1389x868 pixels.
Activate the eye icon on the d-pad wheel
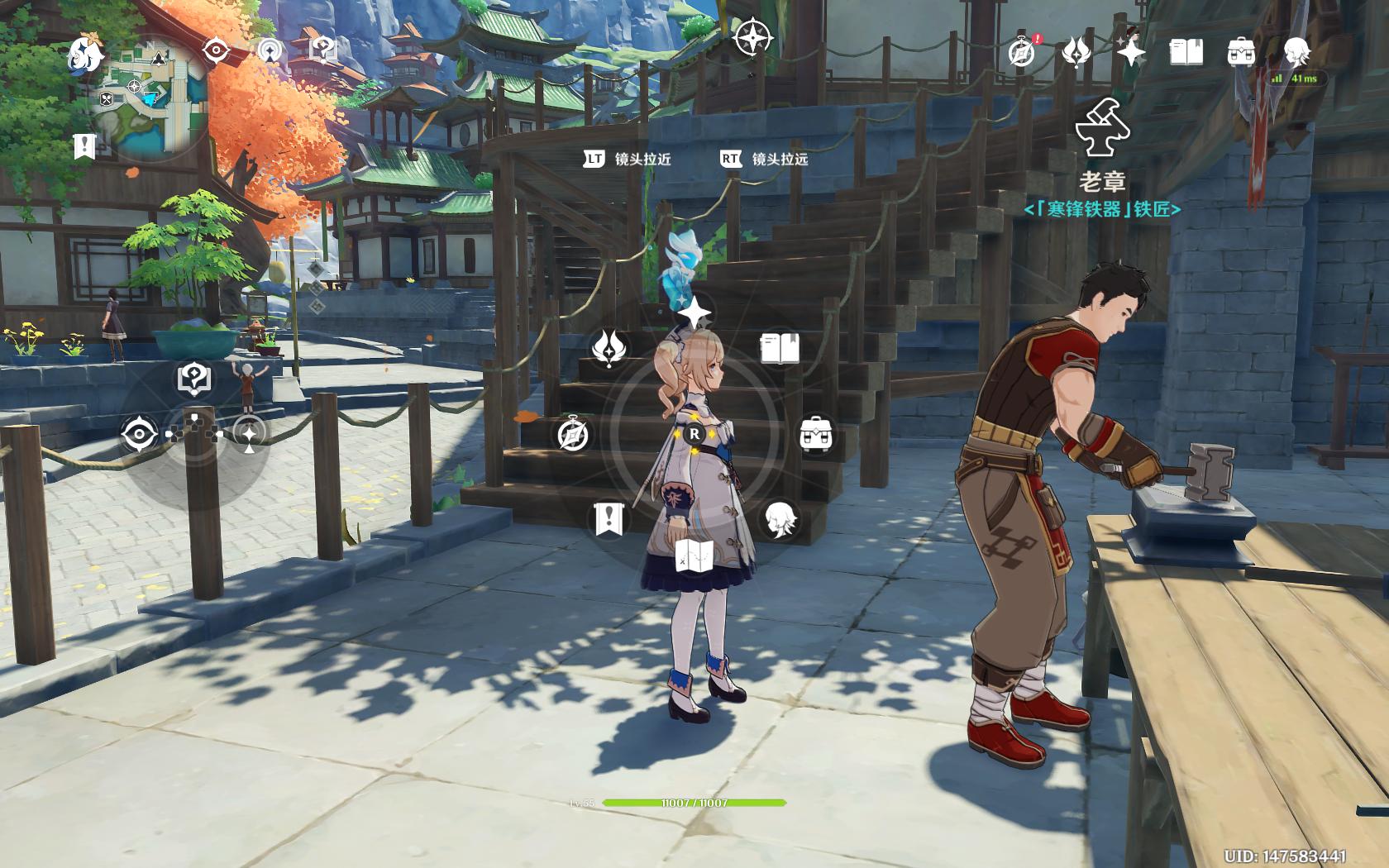pyautogui.click(x=139, y=434)
